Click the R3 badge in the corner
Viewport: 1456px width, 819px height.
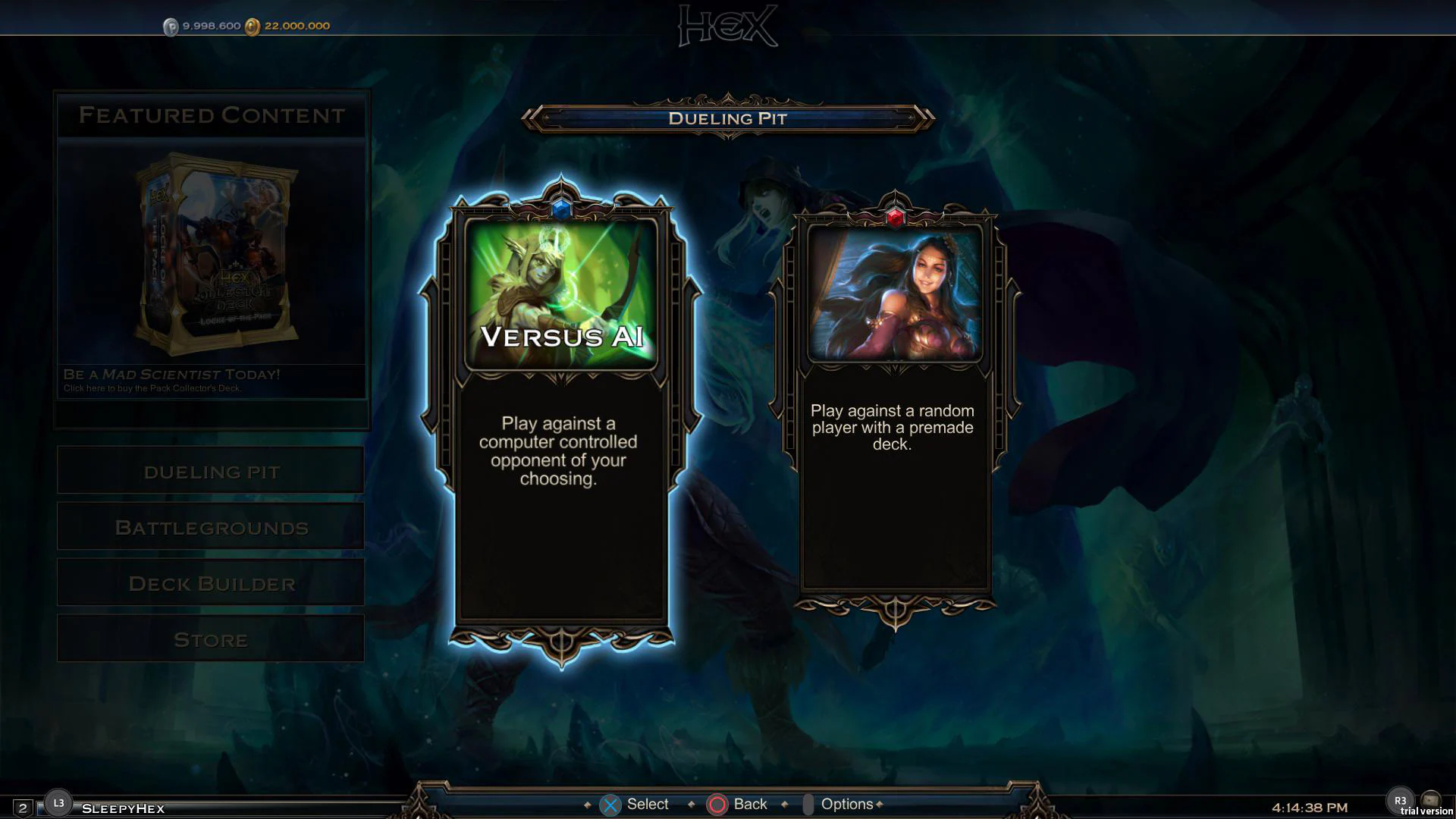[1402, 799]
